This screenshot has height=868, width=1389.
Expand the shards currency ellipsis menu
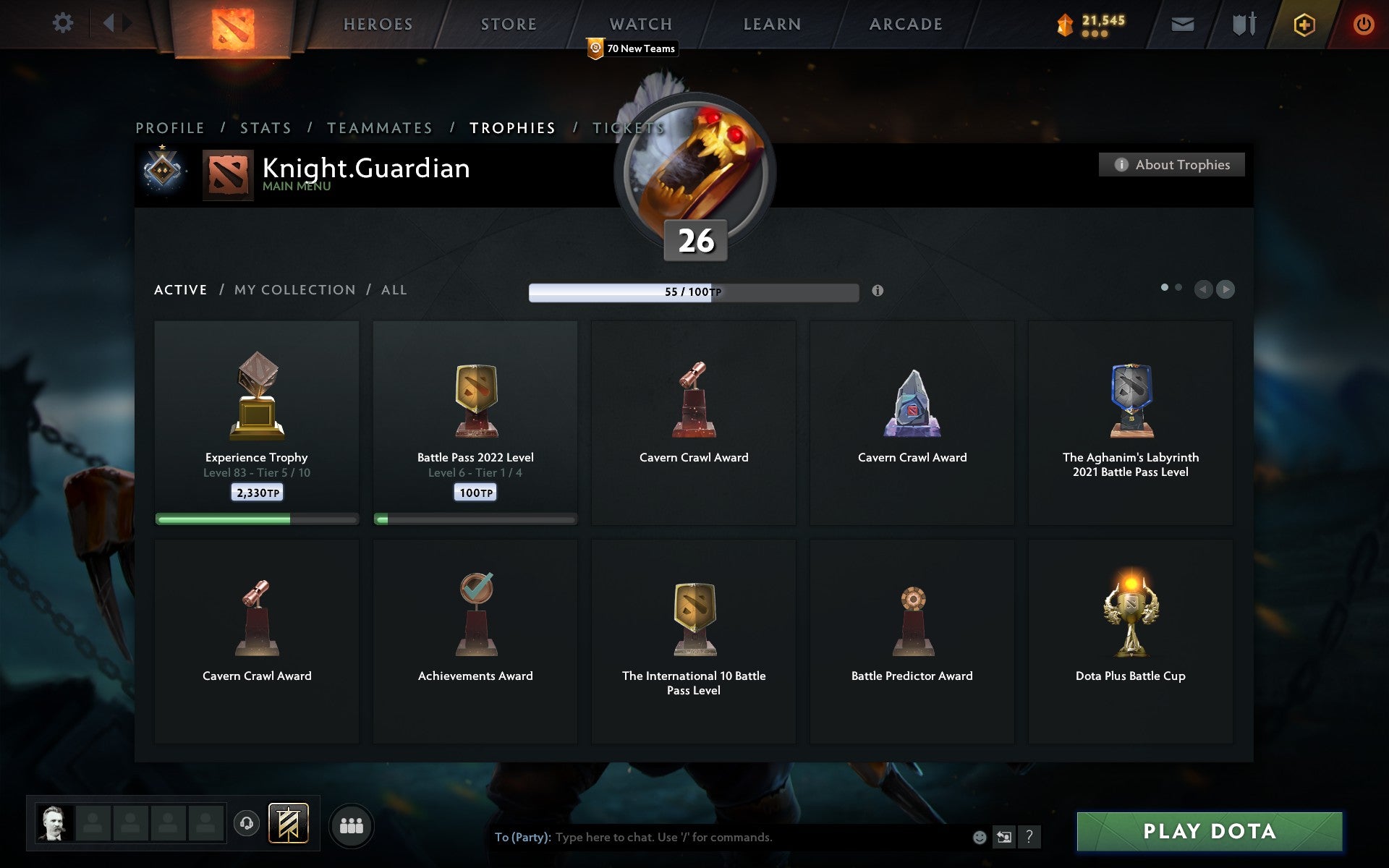tap(1095, 34)
